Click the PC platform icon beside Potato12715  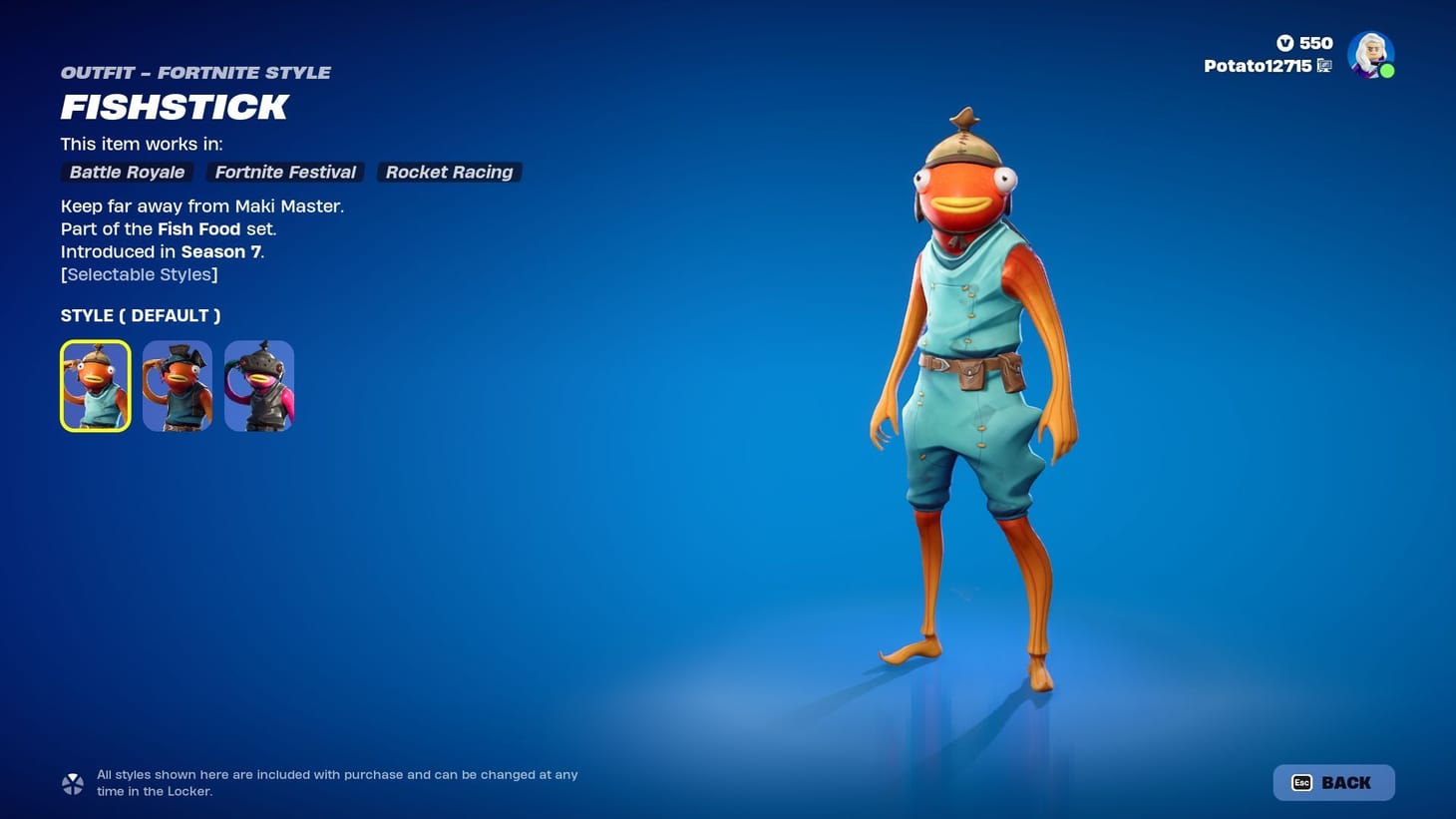click(x=1325, y=65)
